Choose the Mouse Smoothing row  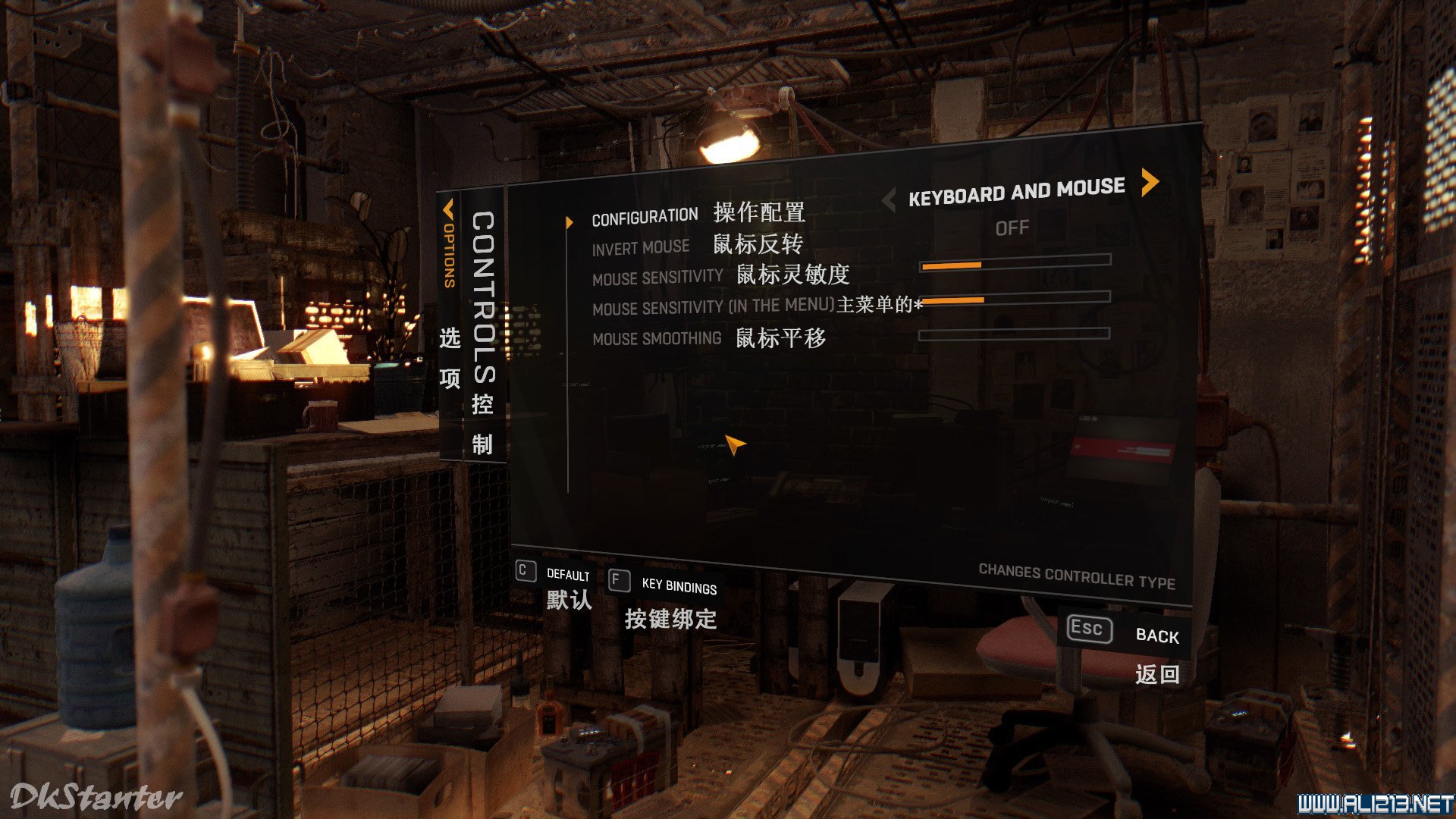point(657,338)
